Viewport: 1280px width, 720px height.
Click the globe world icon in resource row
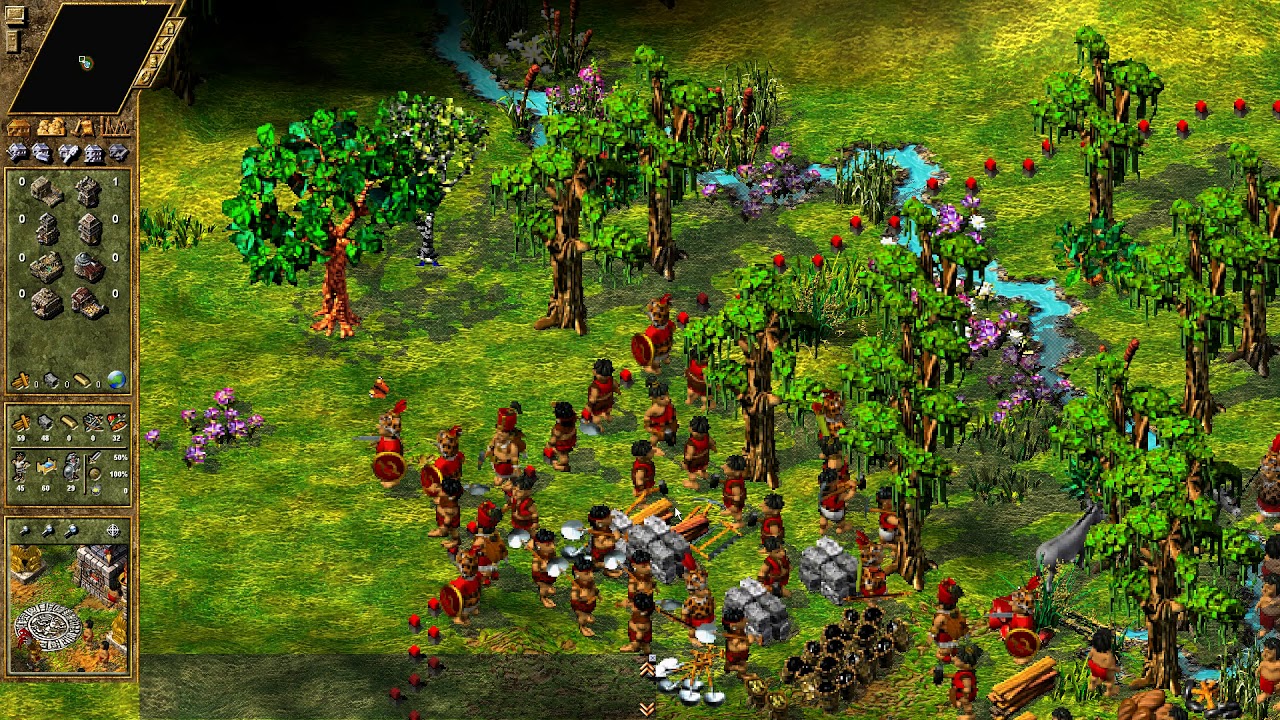click(115, 381)
